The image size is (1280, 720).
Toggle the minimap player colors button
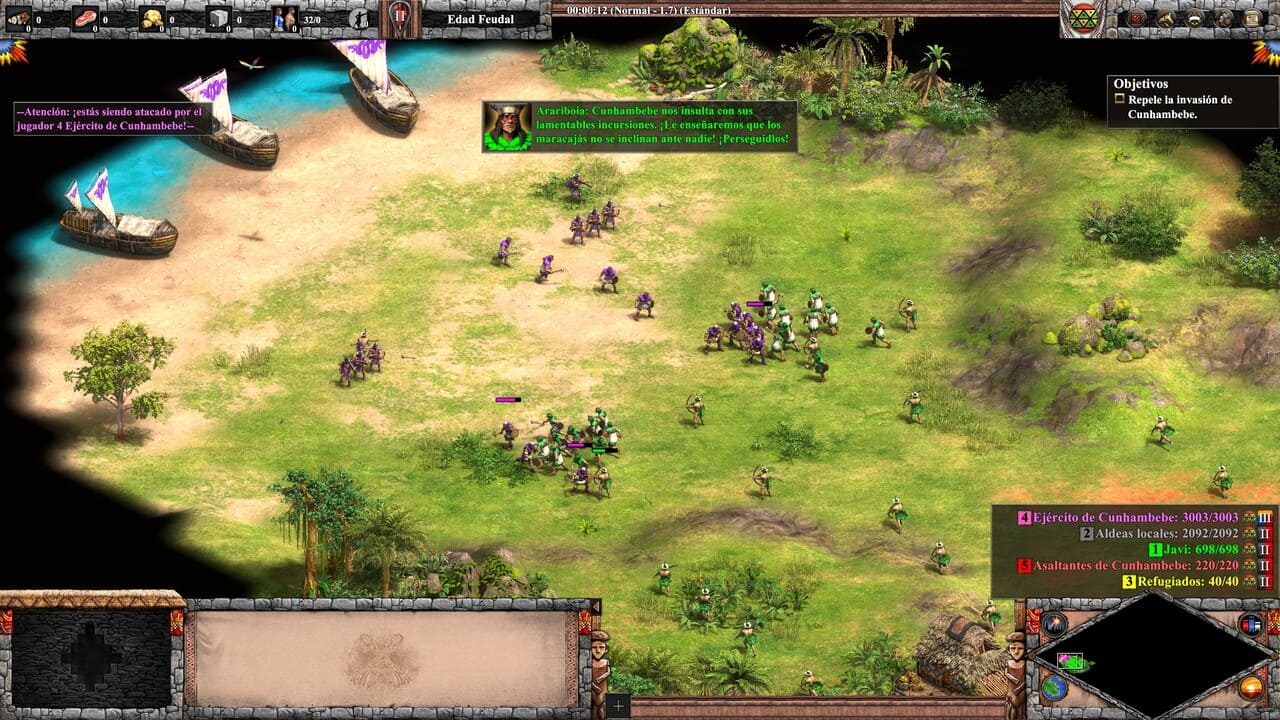click(x=1251, y=624)
